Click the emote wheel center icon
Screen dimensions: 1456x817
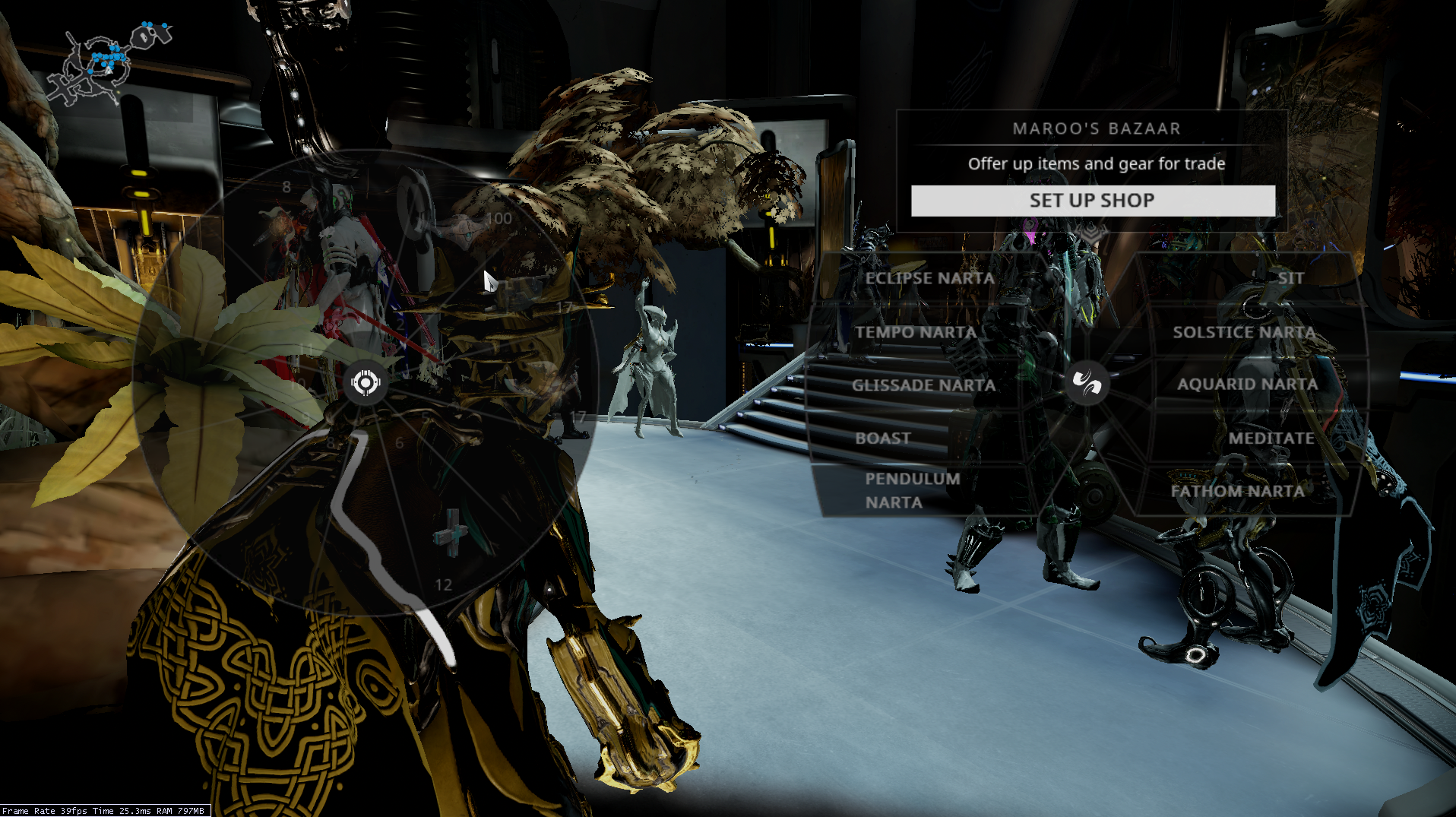click(1087, 382)
